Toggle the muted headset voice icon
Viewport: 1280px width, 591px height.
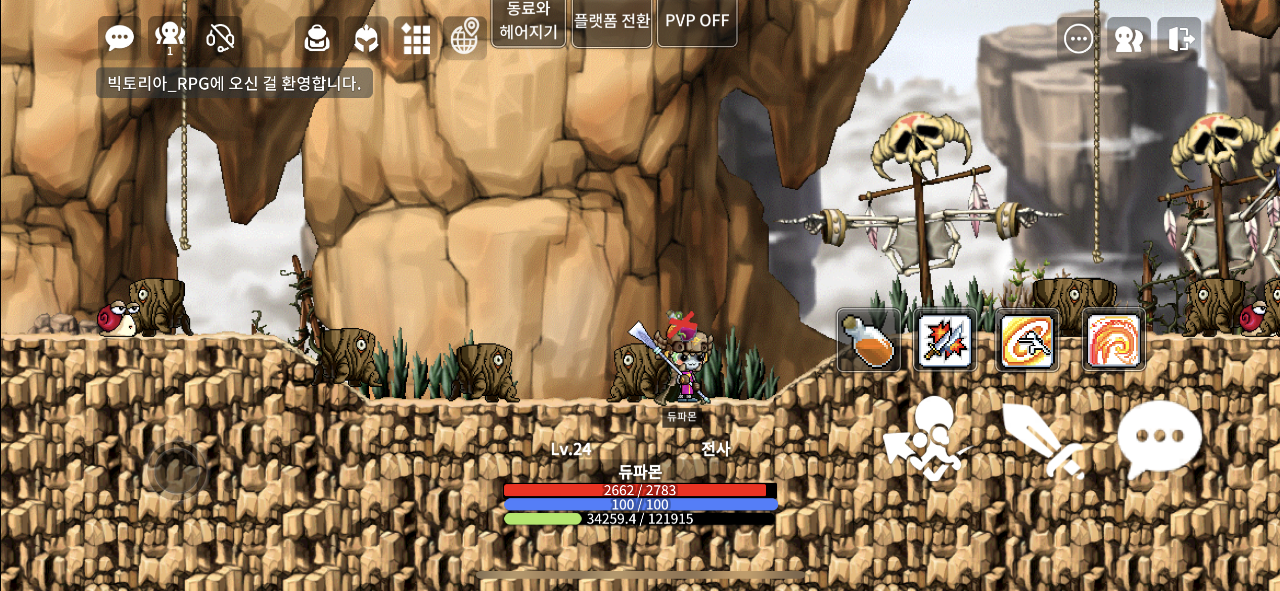(x=220, y=38)
